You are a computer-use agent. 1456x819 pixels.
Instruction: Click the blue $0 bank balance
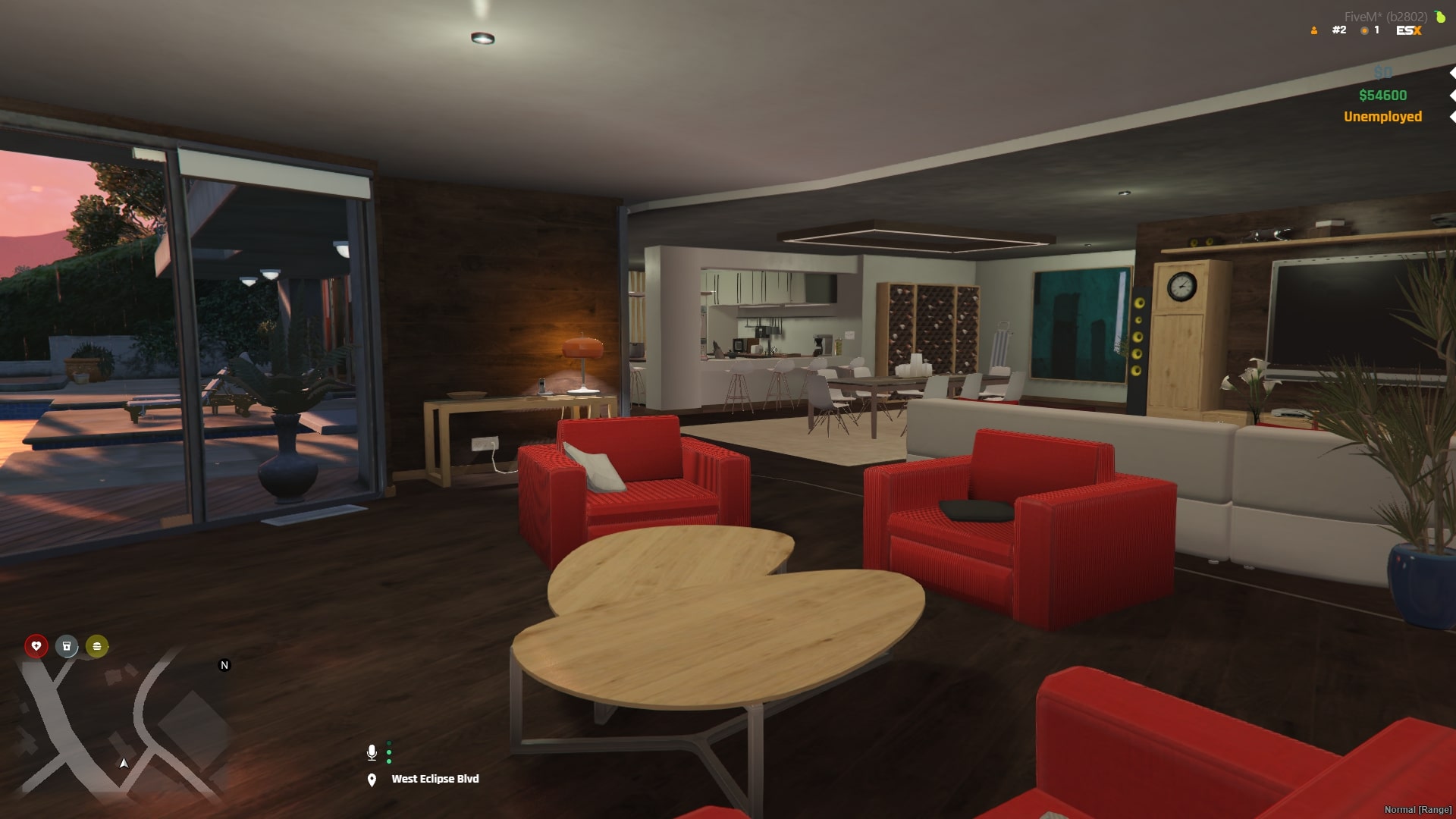pyautogui.click(x=1382, y=73)
